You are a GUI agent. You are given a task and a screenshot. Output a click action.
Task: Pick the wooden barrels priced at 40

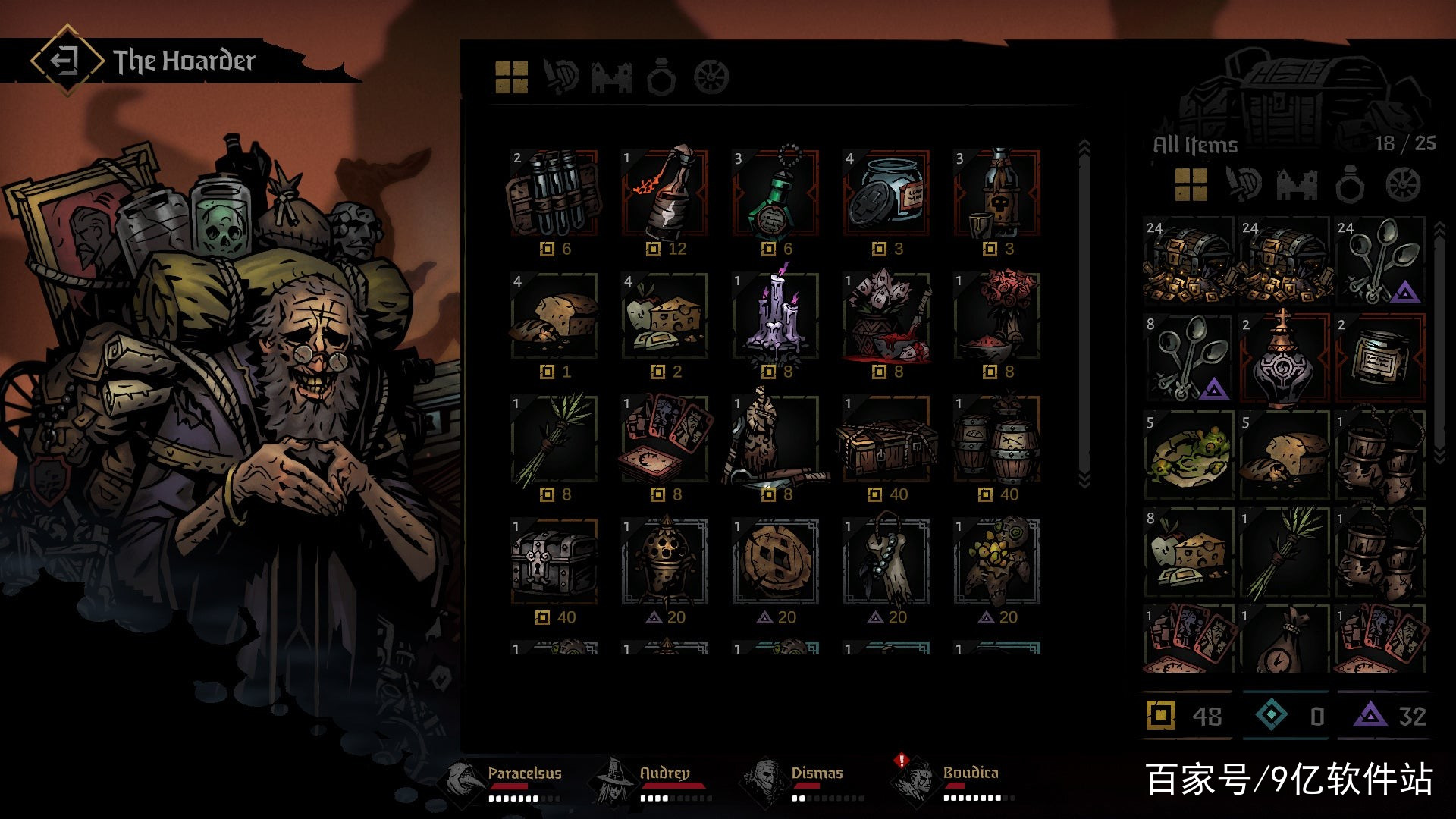click(x=997, y=440)
